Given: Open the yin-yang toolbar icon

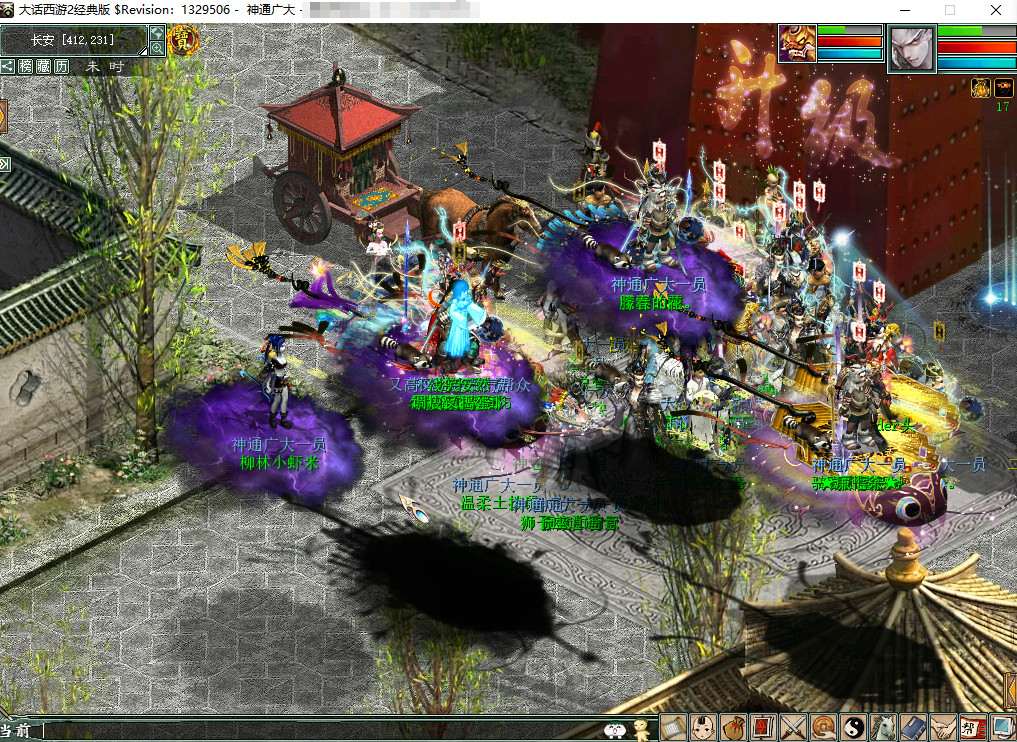Looking at the screenshot, I should coord(853,727).
